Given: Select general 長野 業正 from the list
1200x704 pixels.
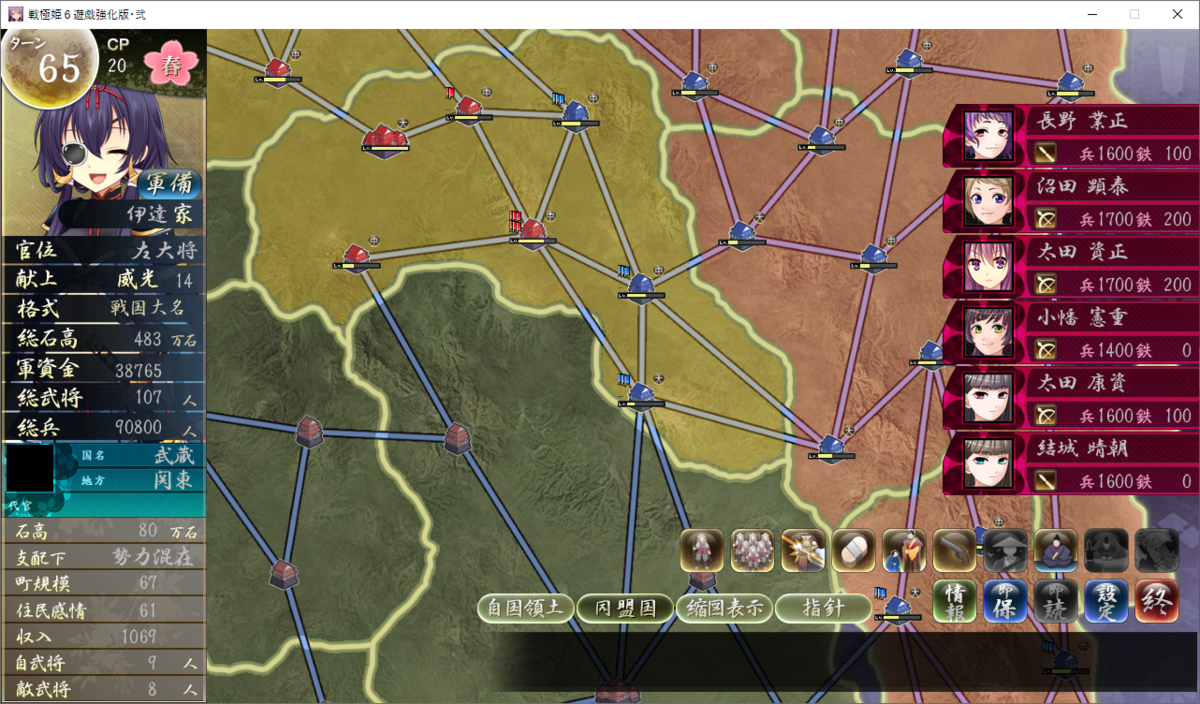Looking at the screenshot, I should click(1070, 136).
